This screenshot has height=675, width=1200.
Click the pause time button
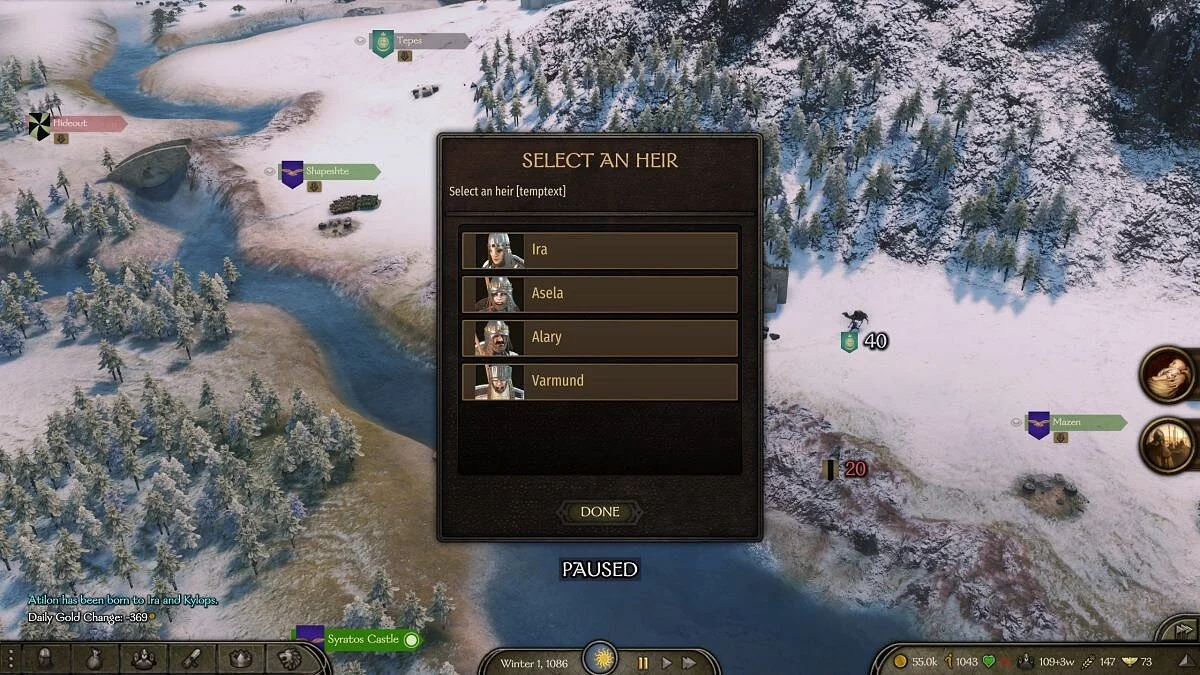643,662
